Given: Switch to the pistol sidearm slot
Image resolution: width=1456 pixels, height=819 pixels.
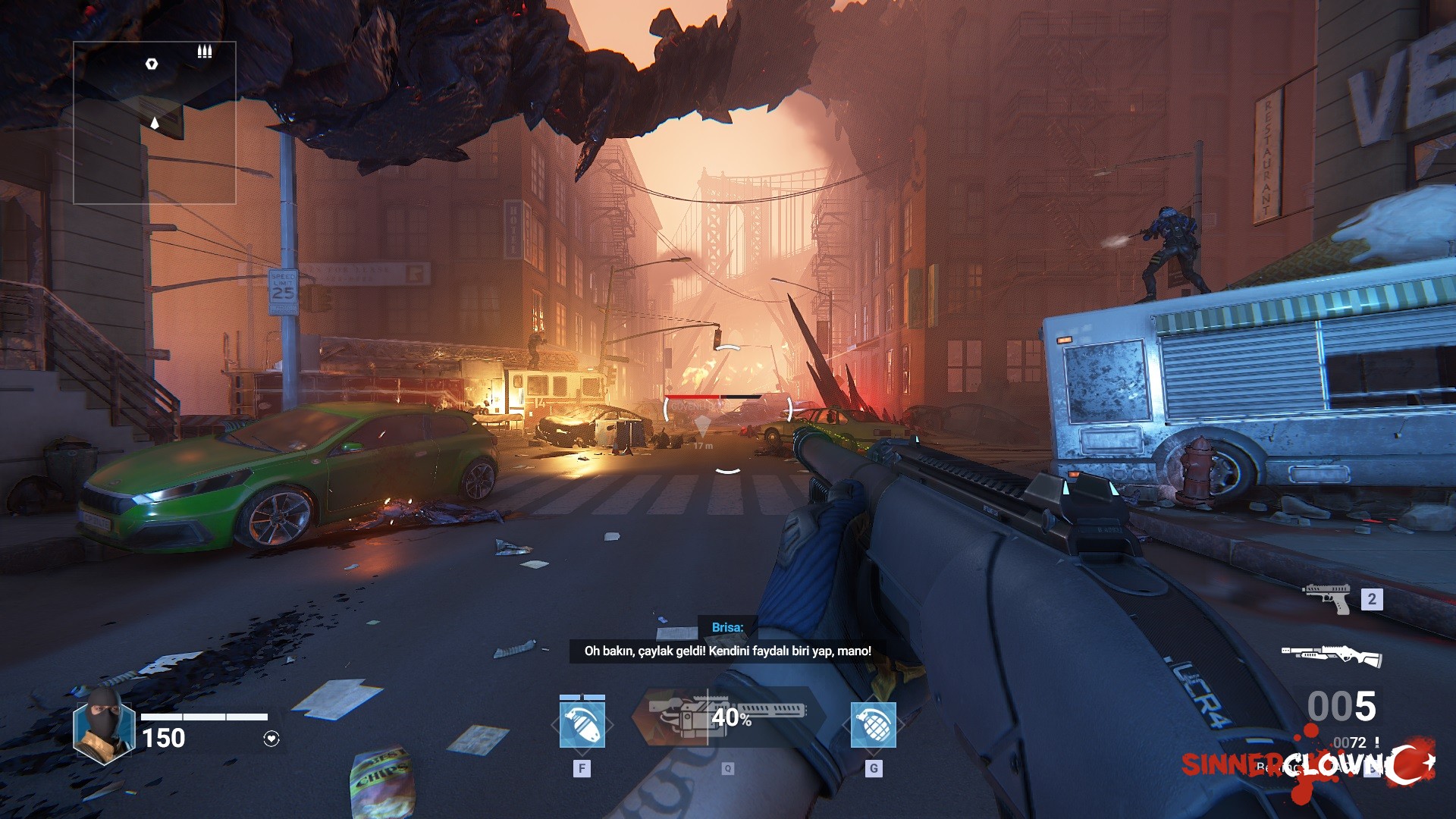Looking at the screenshot, I should click(1329, 598).
